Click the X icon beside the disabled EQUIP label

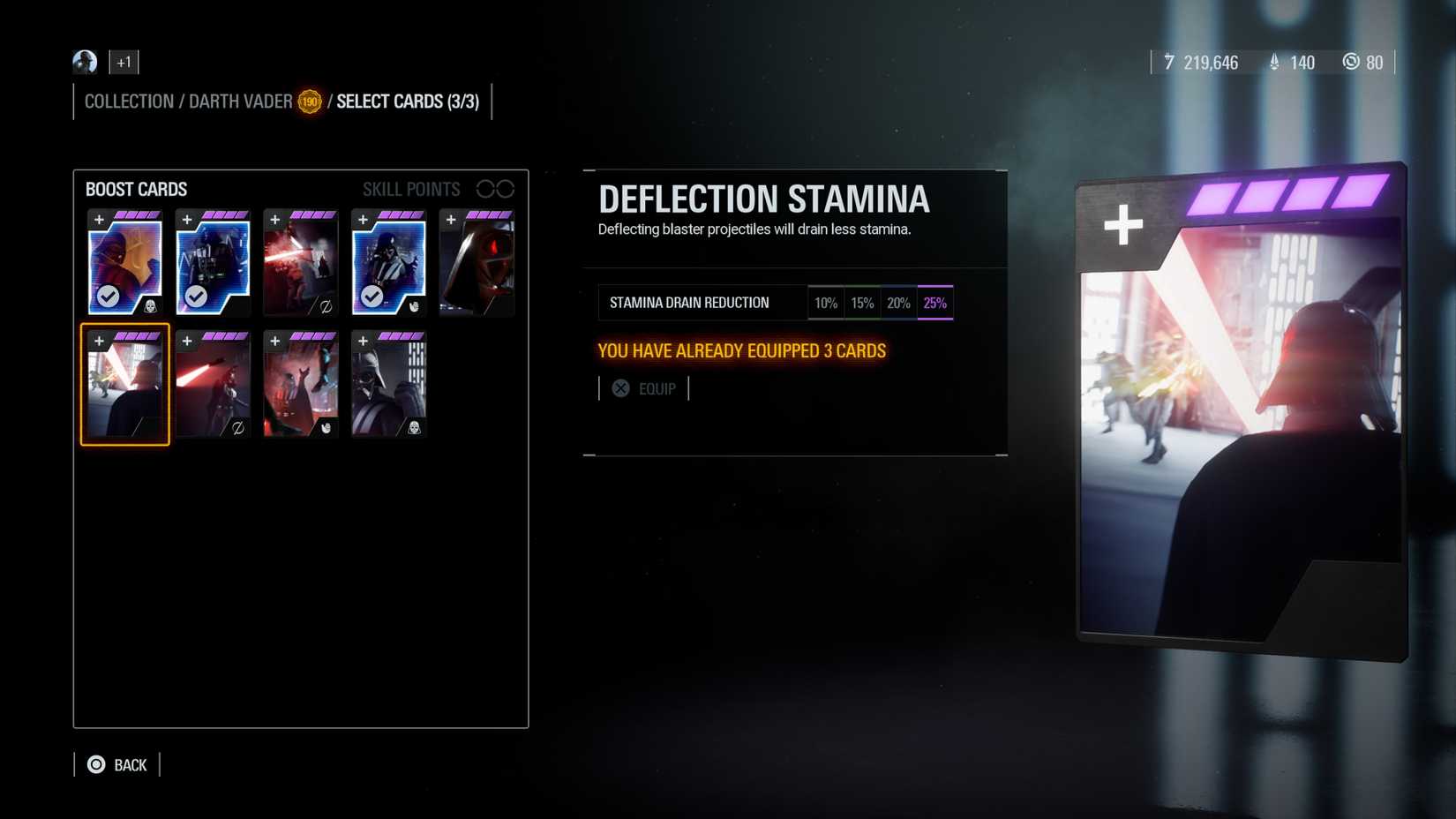pos(620,387)
